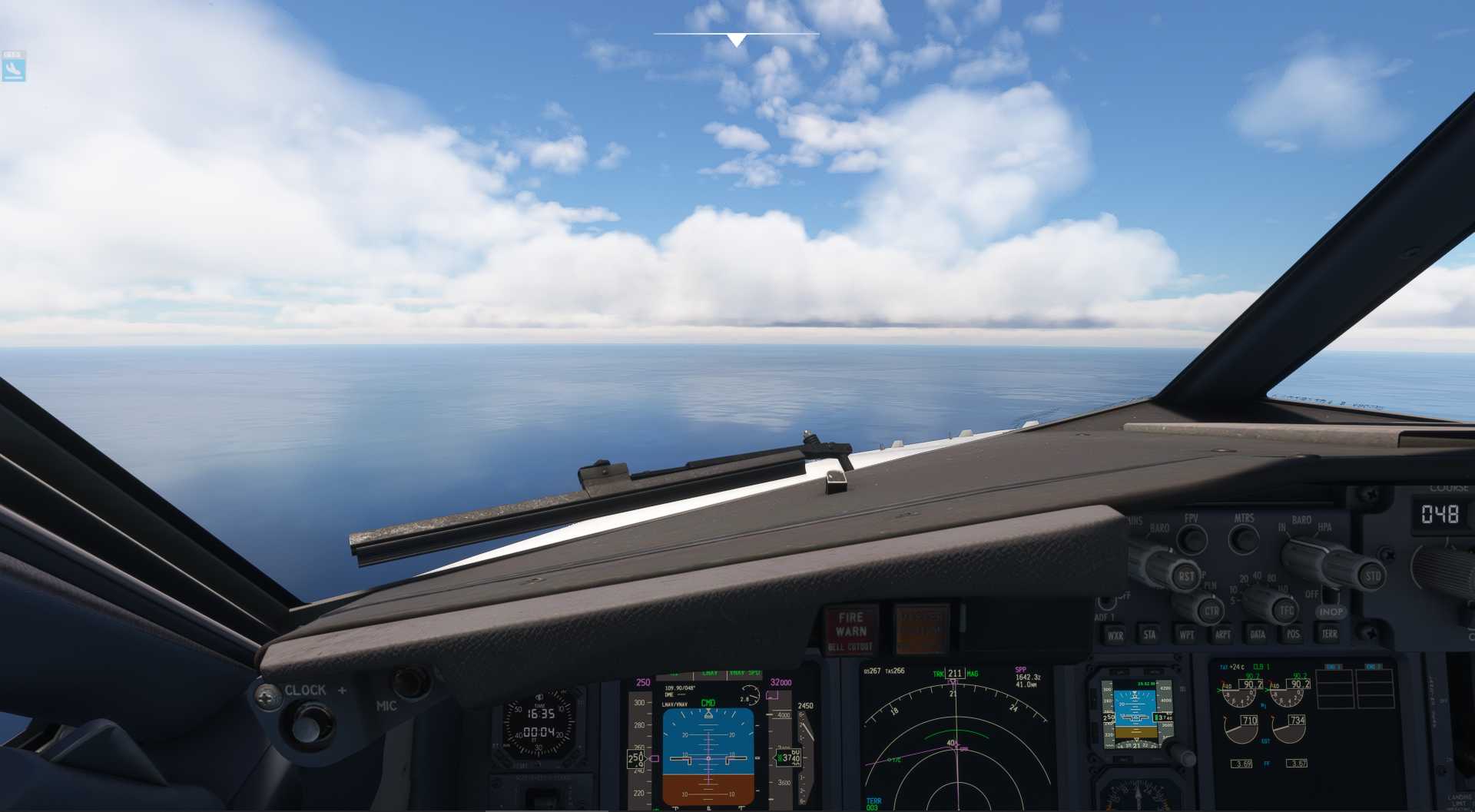Image resolution: width=1475 pixels, height=812 pixels.
Task: Push the STD barometer button
Action: pos(1372,575)
